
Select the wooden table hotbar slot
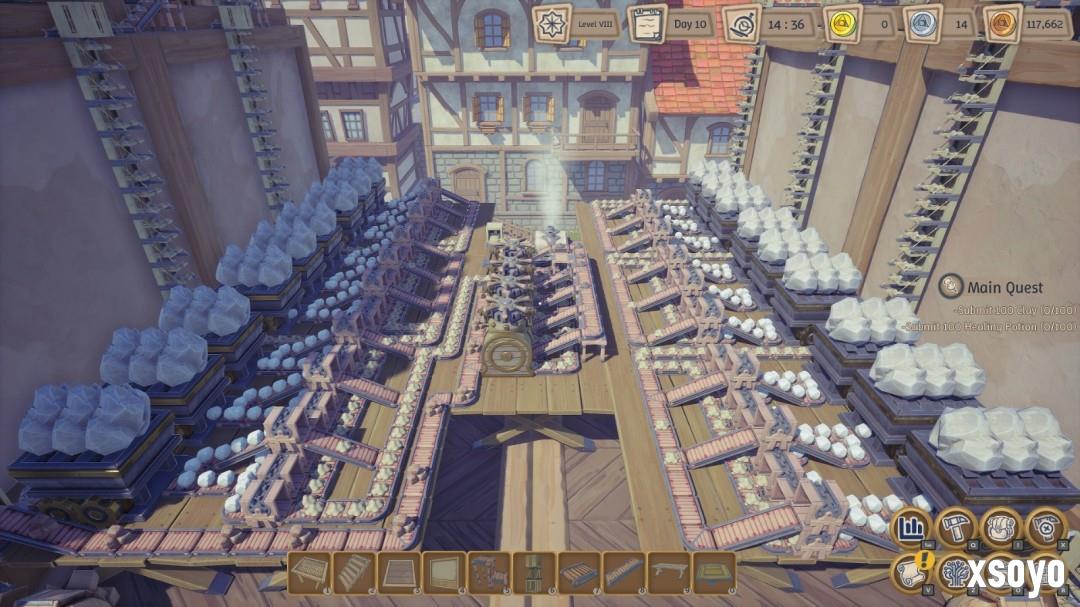coord(309,573)
